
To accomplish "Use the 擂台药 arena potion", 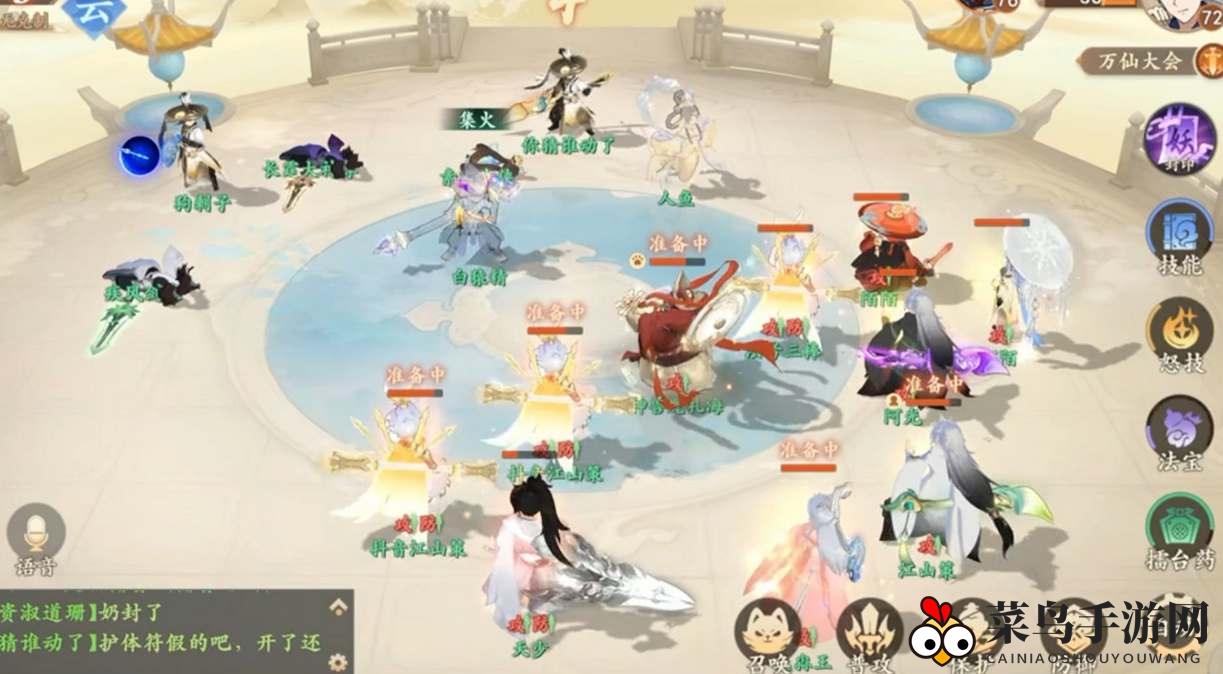I will point(1180,525).
